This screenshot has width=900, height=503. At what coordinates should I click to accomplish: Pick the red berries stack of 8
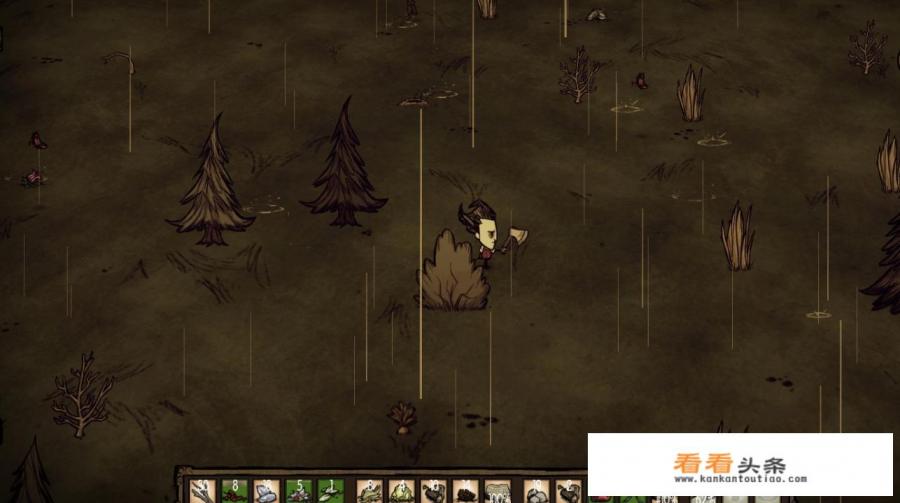pyautogui.click(x=234, y=491)
